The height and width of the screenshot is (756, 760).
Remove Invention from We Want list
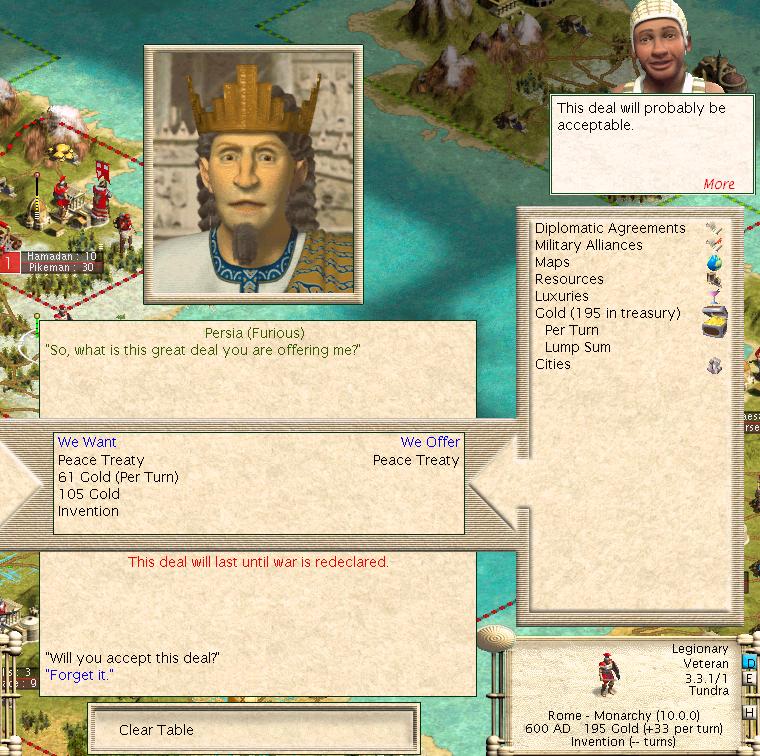click(x=88, y=511)
